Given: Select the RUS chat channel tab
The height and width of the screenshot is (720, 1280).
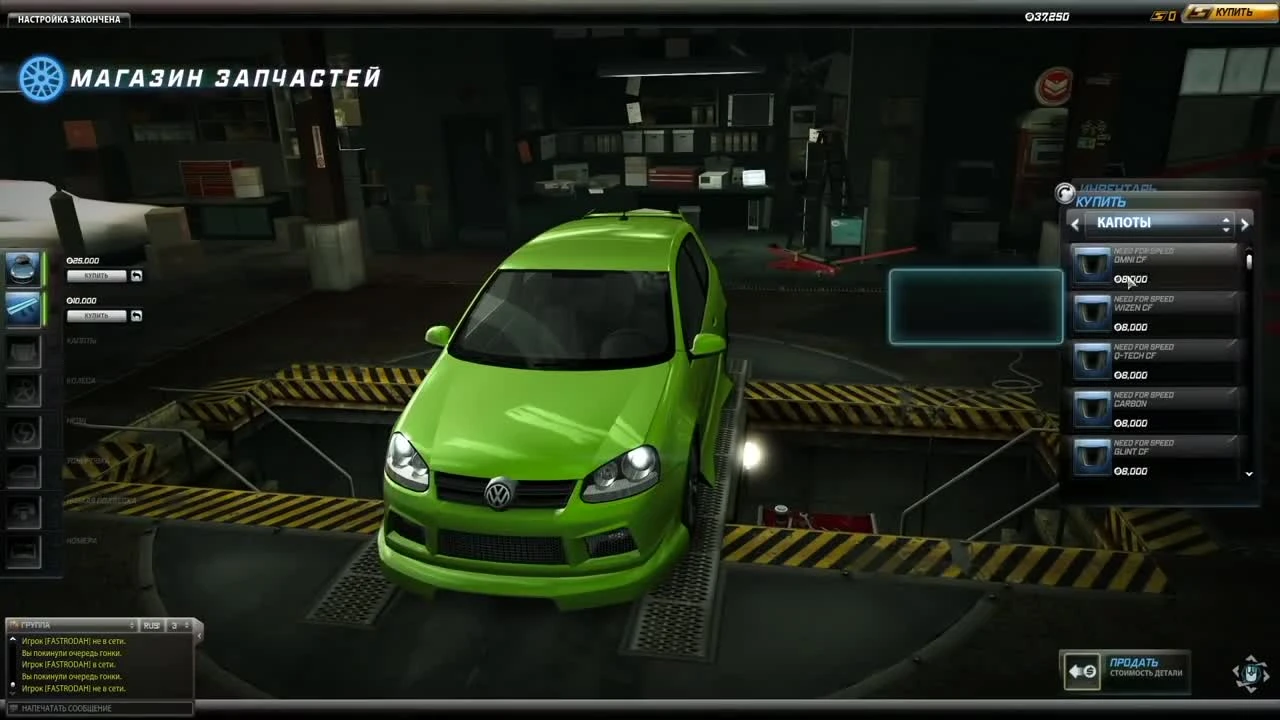Looking at the screenshot, I should point(150,624).
